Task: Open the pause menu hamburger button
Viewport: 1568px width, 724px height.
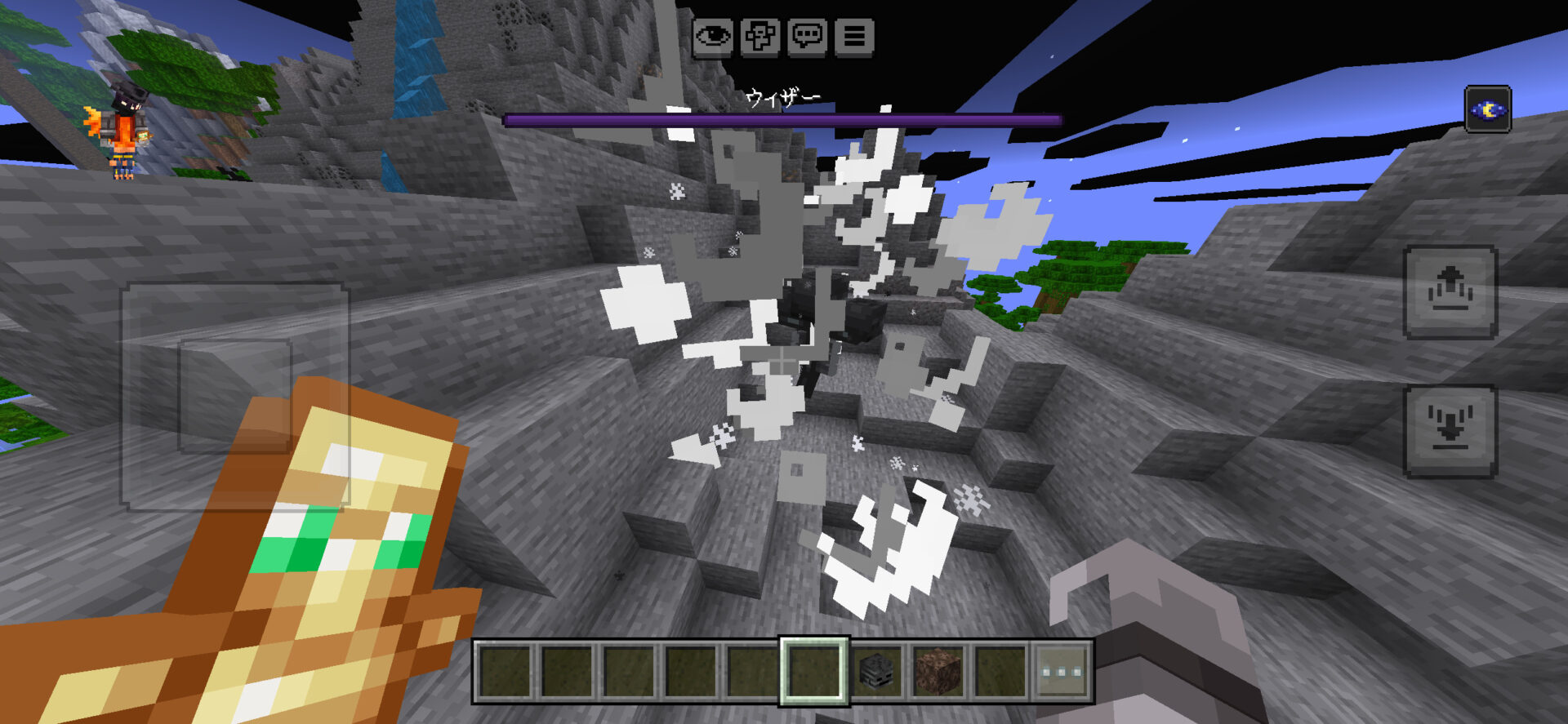Action: (x=854, y=37)
